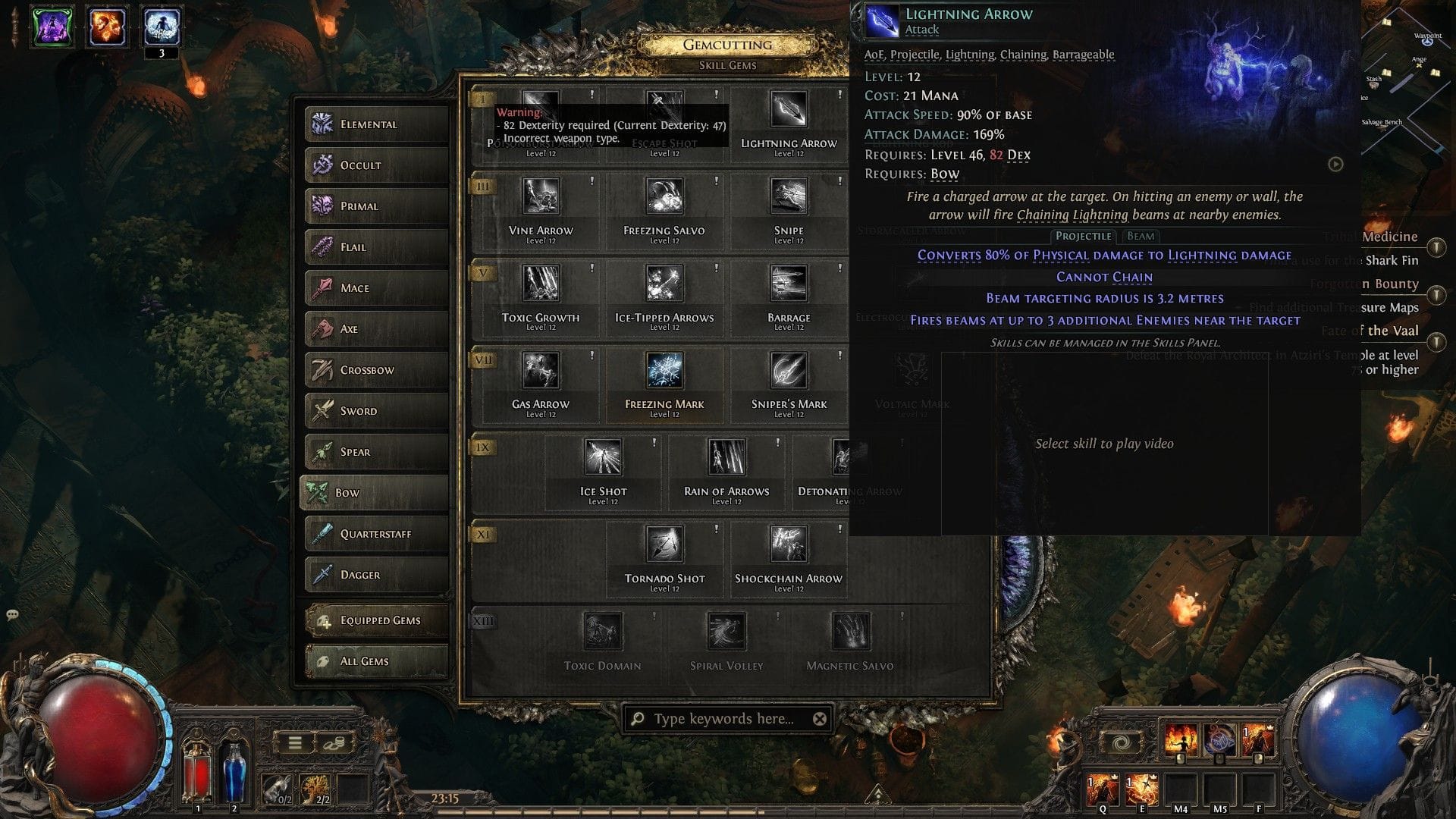Select the Freezing Mark gem
This screenshot has width=1456, height=819.
664,370
